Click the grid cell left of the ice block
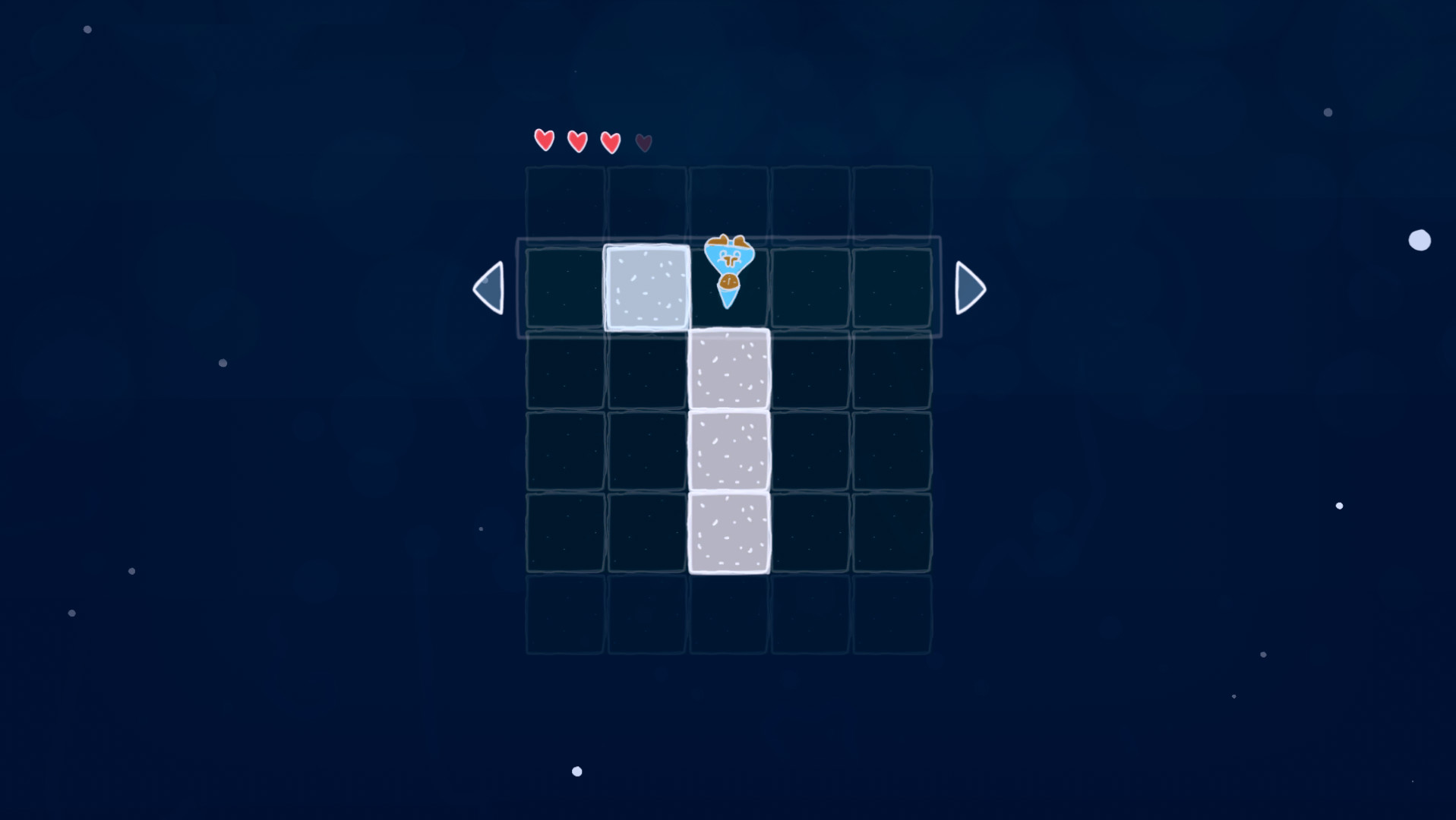 click(565, 288)
